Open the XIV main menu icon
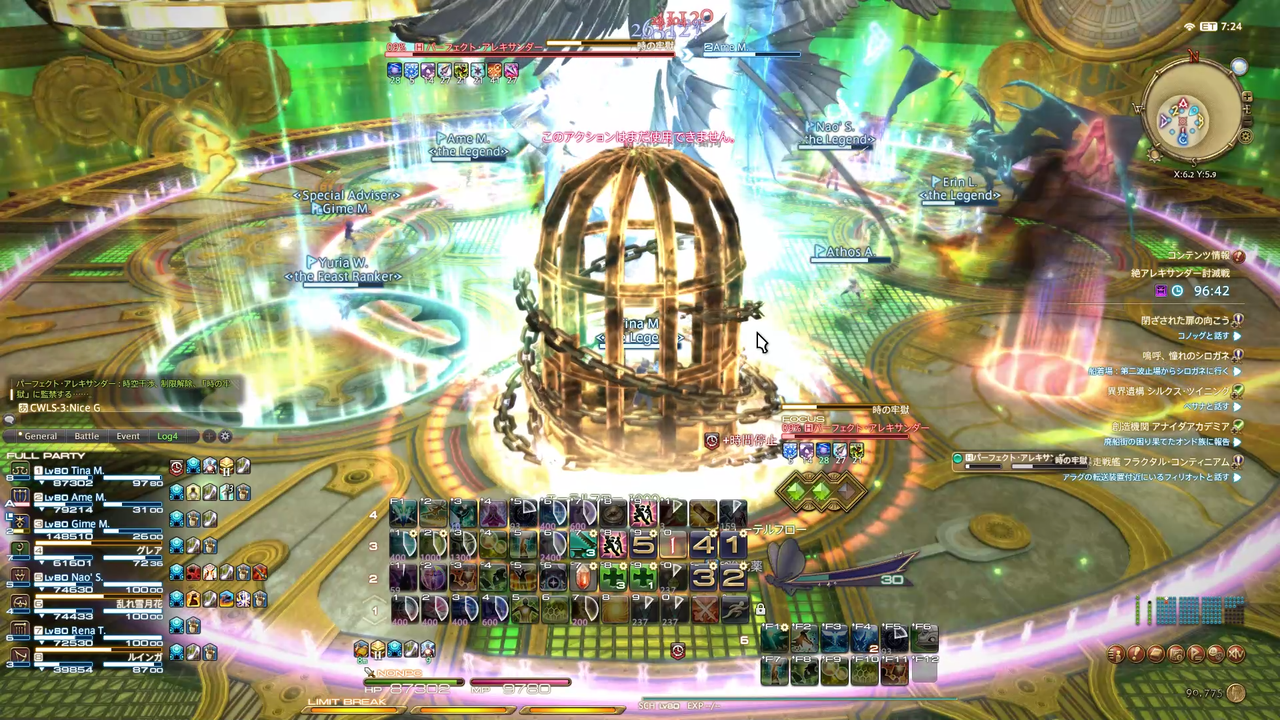The width and height of the screenshot is (1280, 720). click(1236, 654)
